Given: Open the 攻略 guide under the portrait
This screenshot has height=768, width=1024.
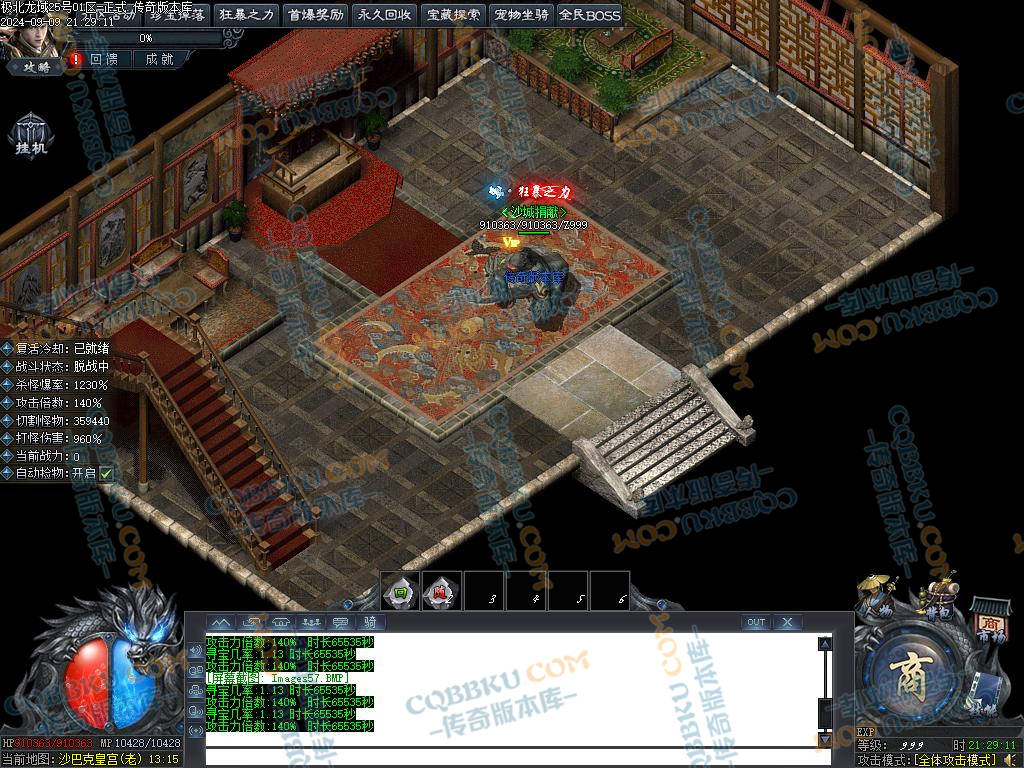Looking at the screenshot, I should point(36,66).
